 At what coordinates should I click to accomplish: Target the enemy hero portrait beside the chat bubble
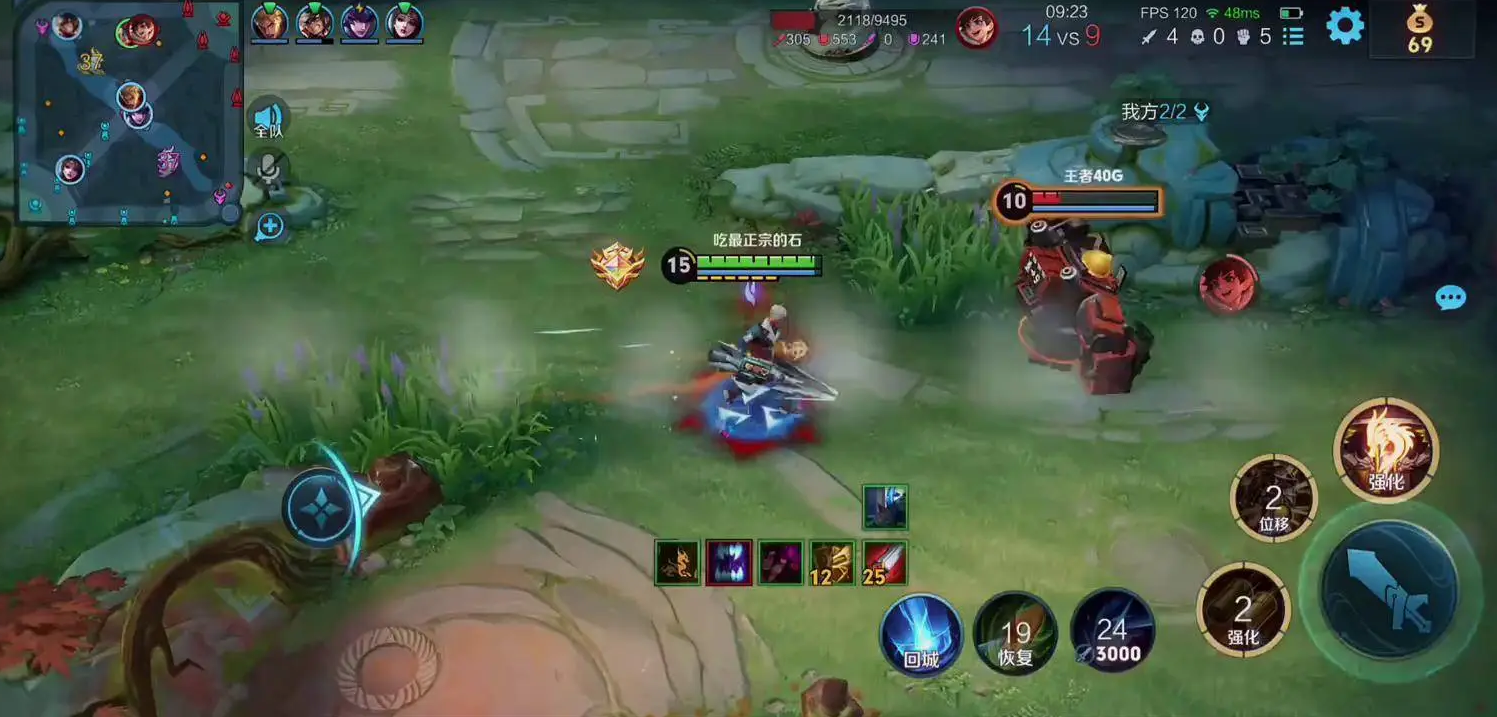pos(1228,284)
